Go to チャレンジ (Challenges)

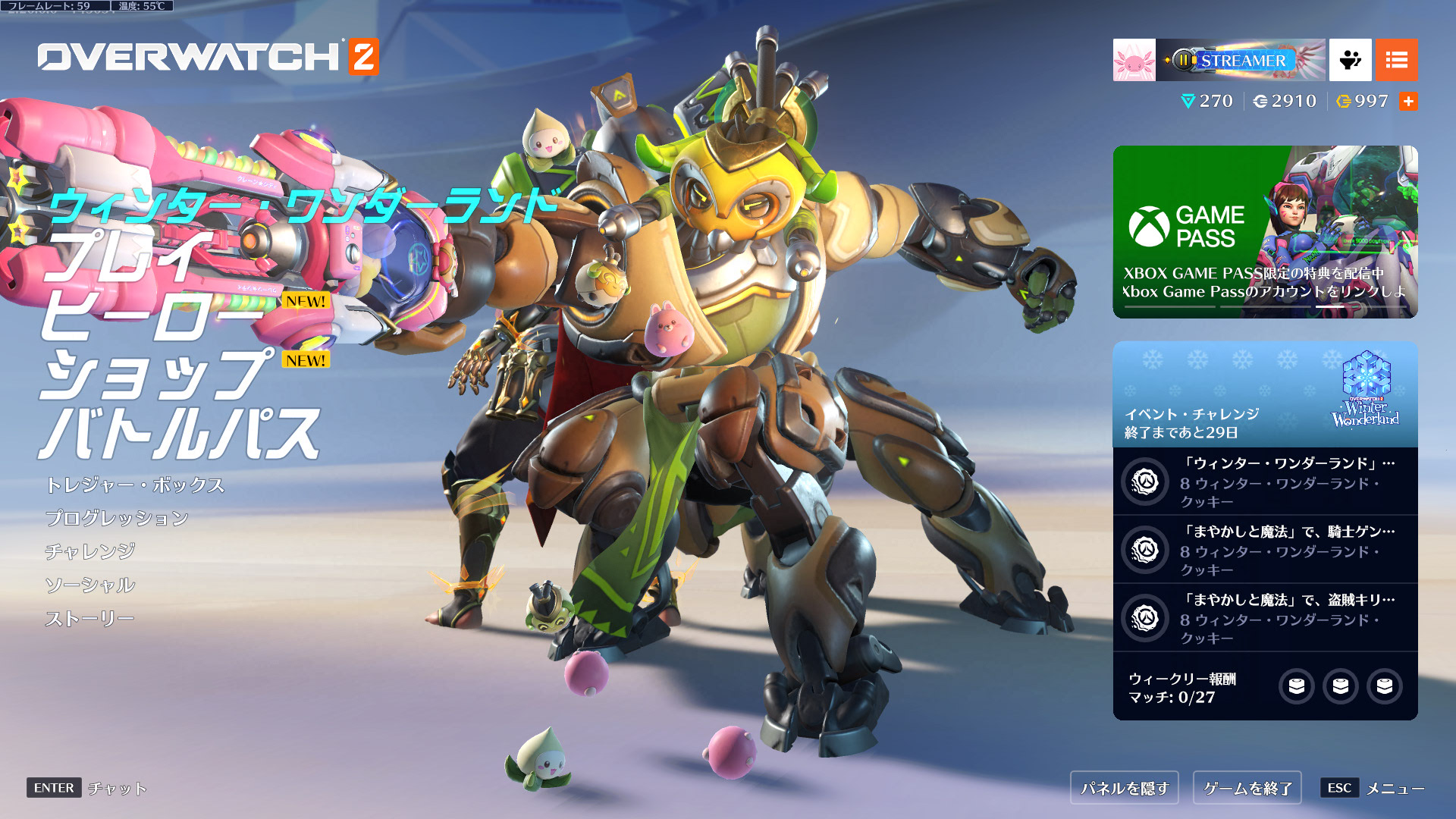90,551
